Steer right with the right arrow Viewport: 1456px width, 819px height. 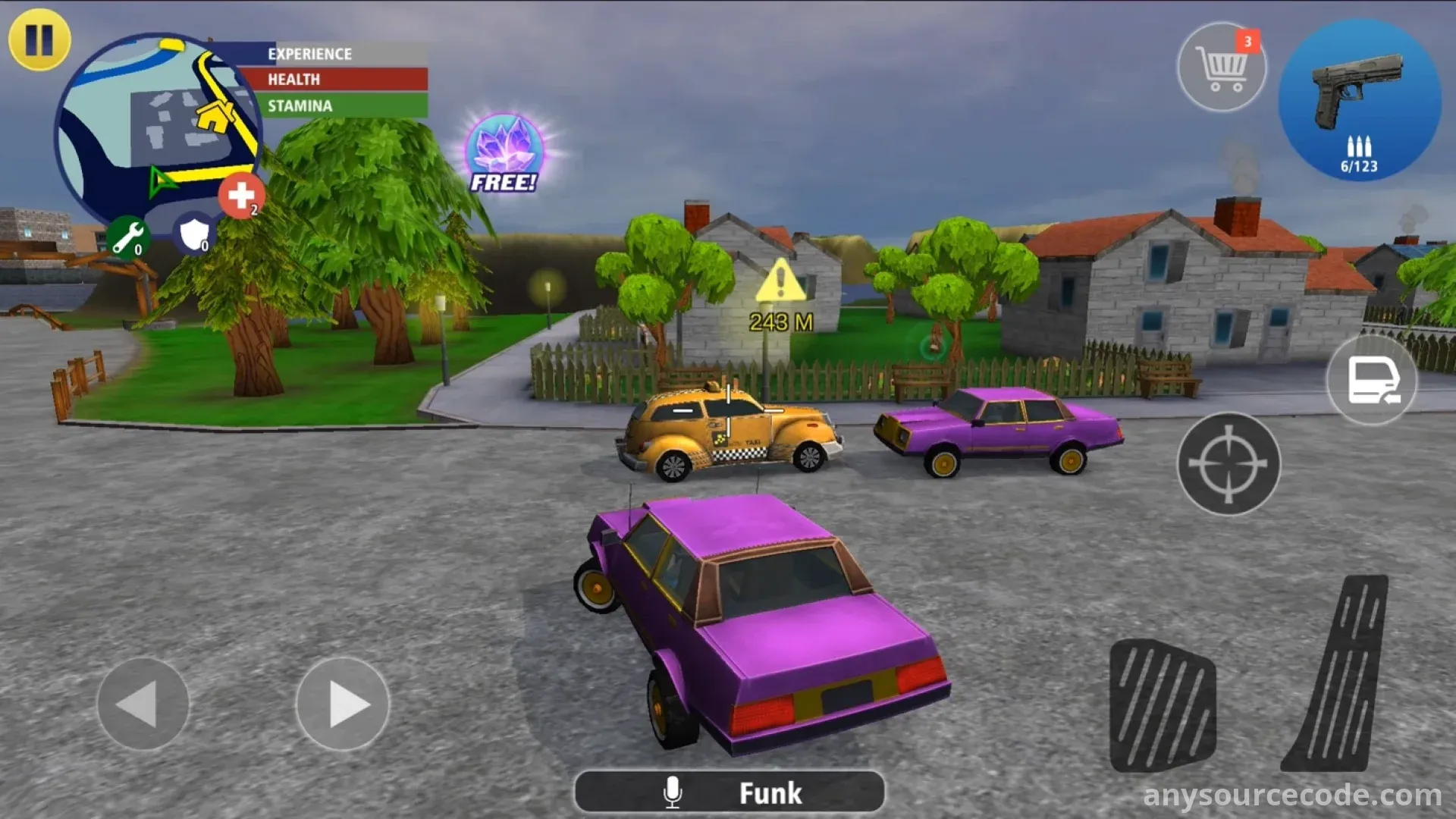pyautogui.click(x=343, y=704)
